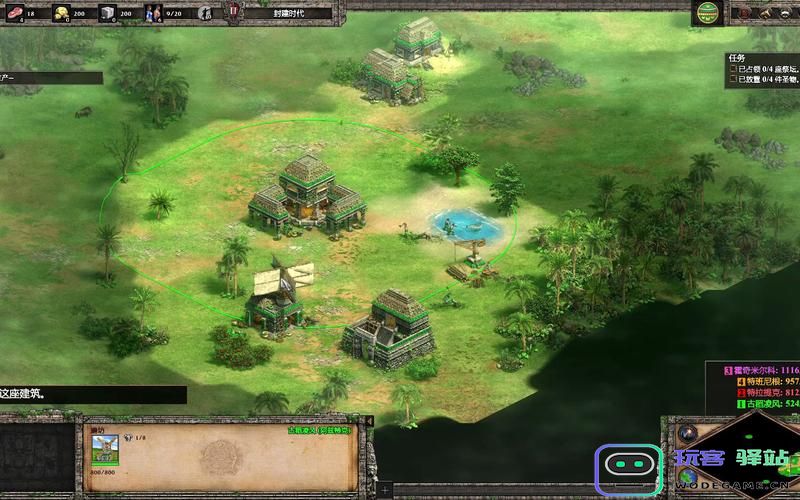This screenshot has height=500, width=800.
Task: Click the red round icon in top-right menu
Action: coord(745,13)
